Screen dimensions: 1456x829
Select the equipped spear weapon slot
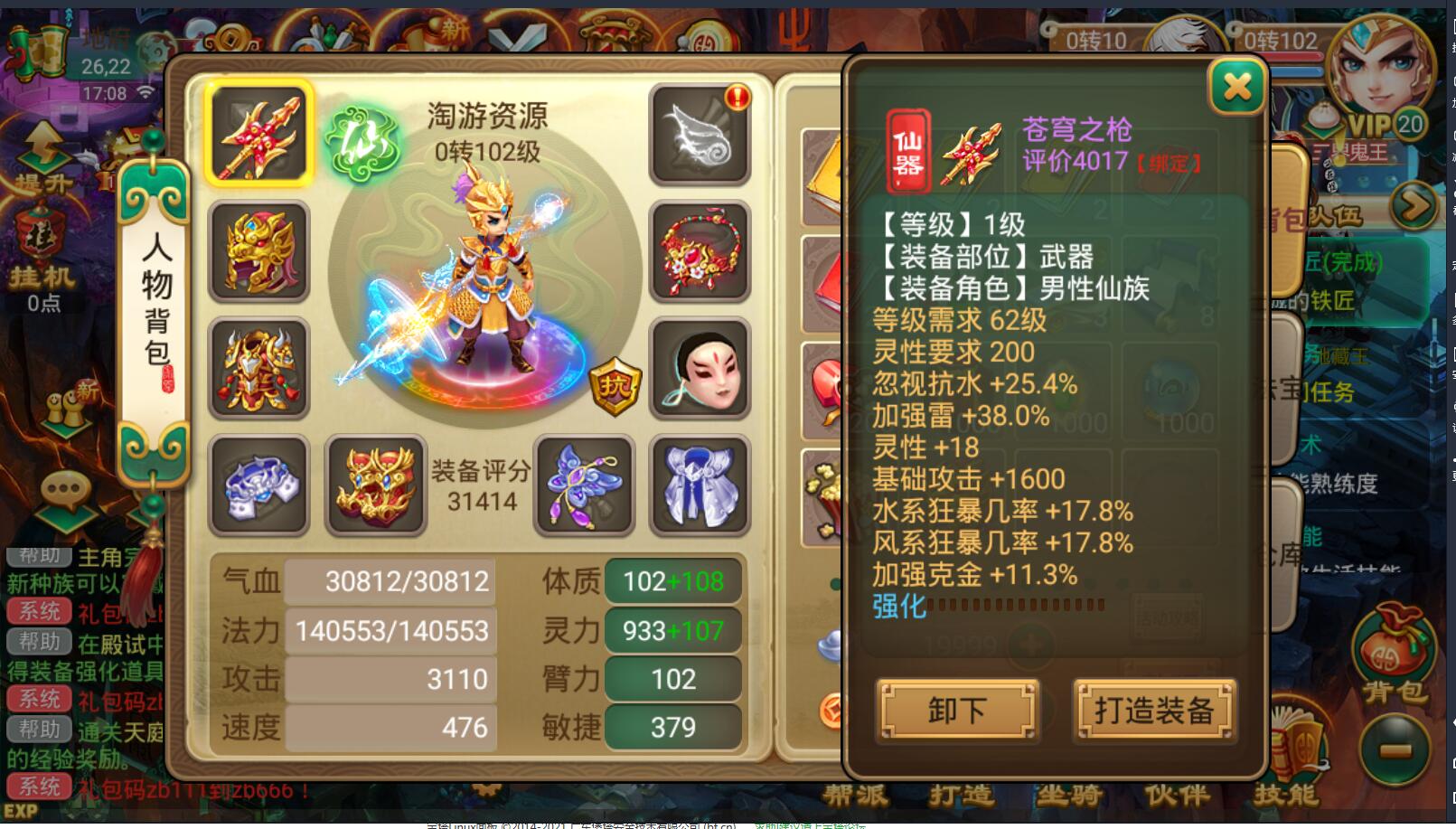tap(258, 135)
